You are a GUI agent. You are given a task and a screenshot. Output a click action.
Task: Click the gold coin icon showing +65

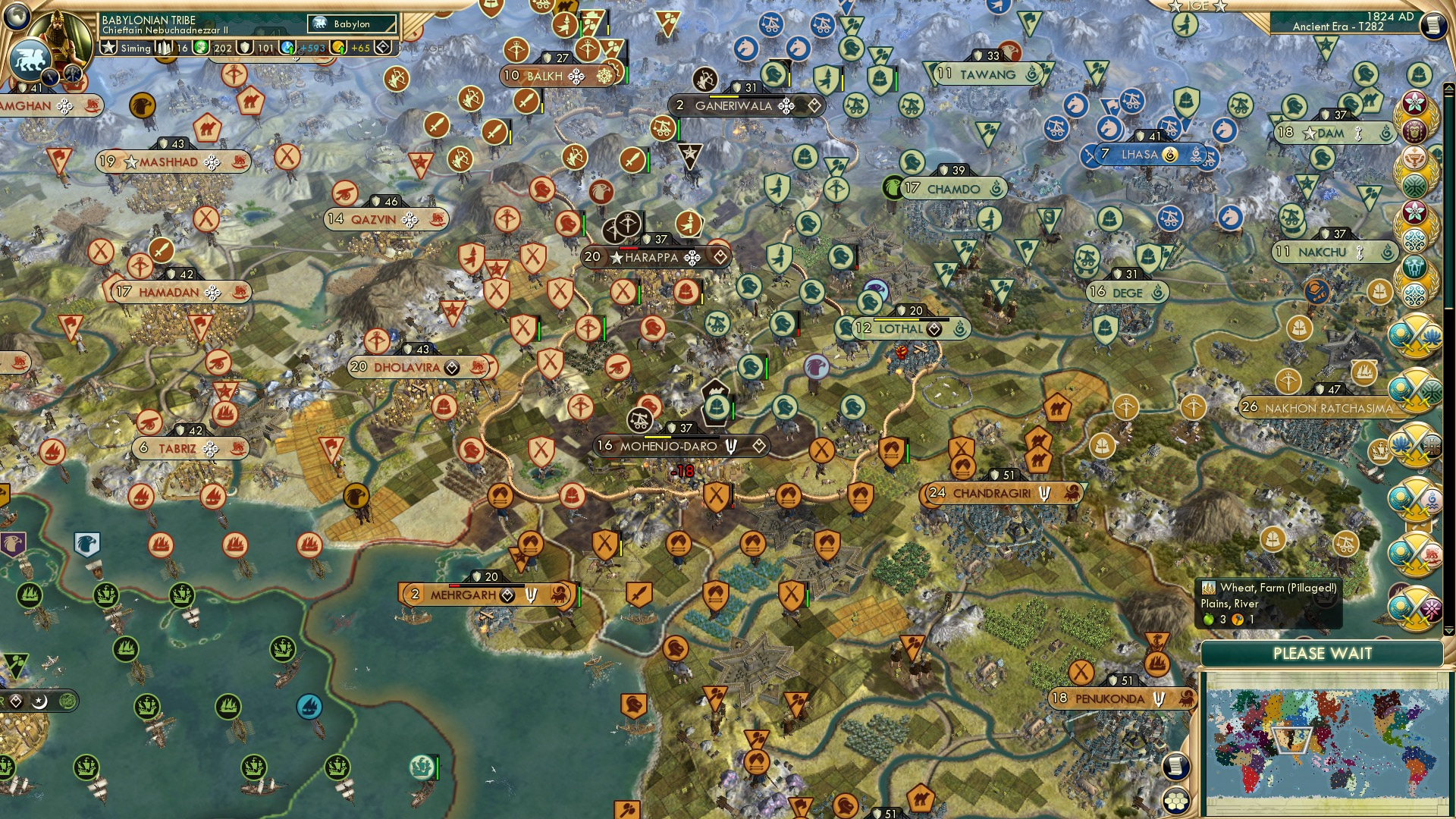point(338,48)
